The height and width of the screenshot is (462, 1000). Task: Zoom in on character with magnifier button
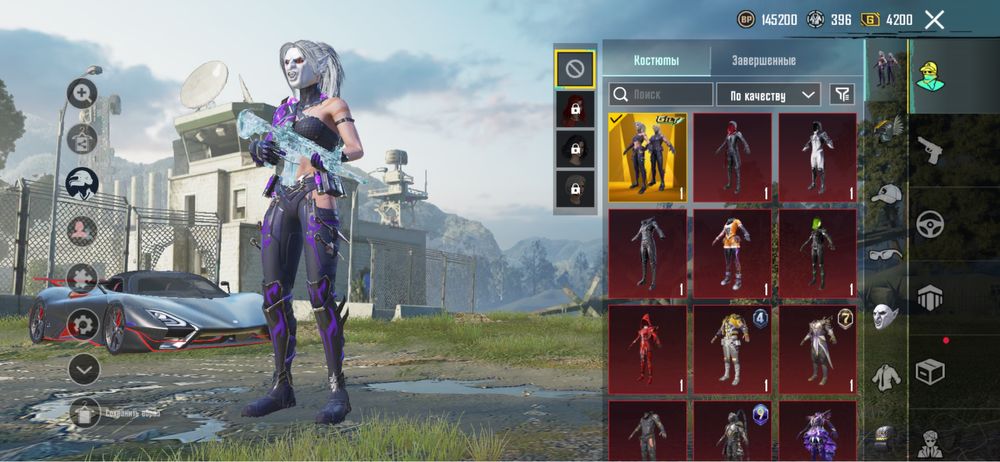[82, 93]
